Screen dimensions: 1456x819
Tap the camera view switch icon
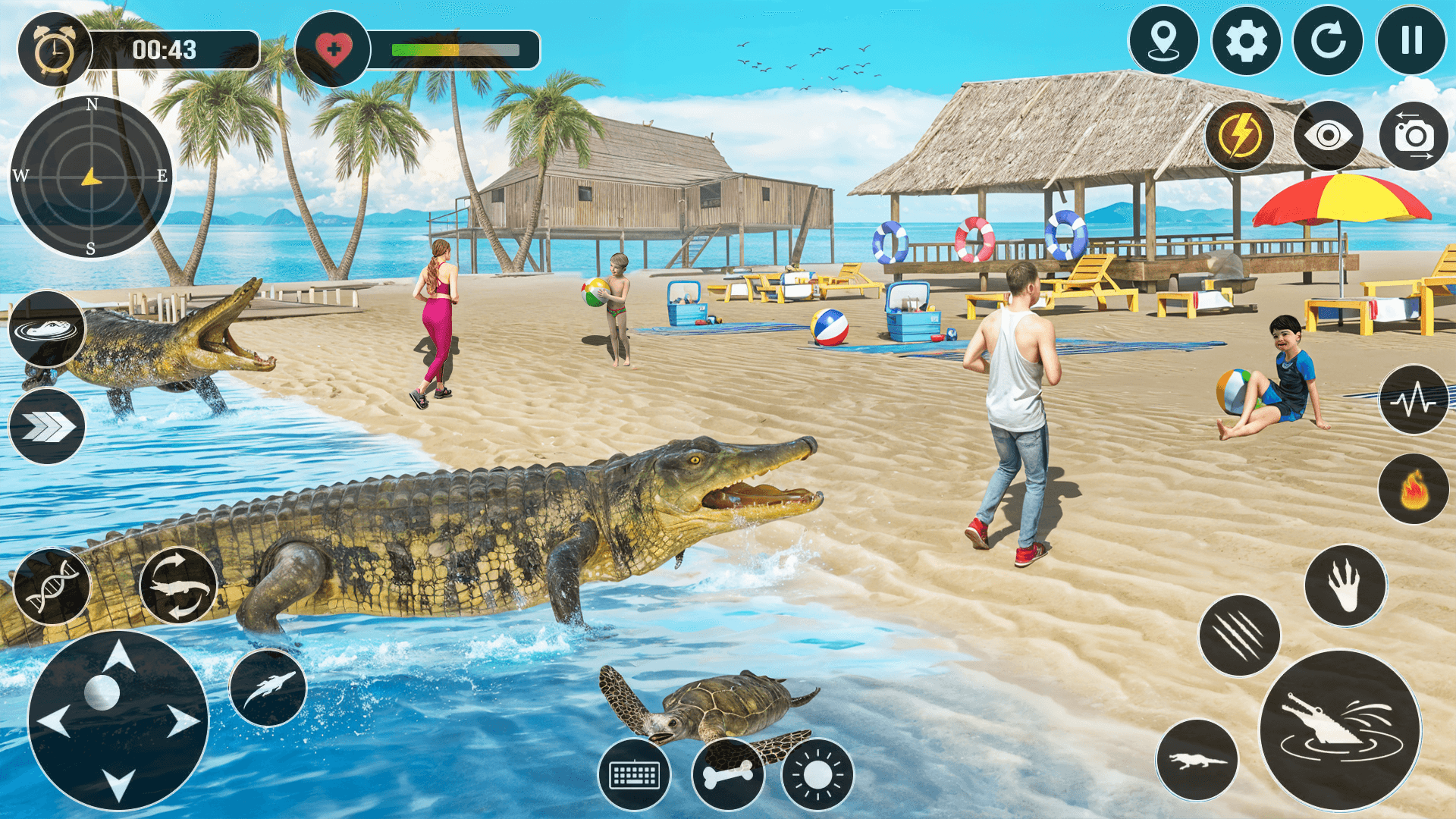[1412, 135]
